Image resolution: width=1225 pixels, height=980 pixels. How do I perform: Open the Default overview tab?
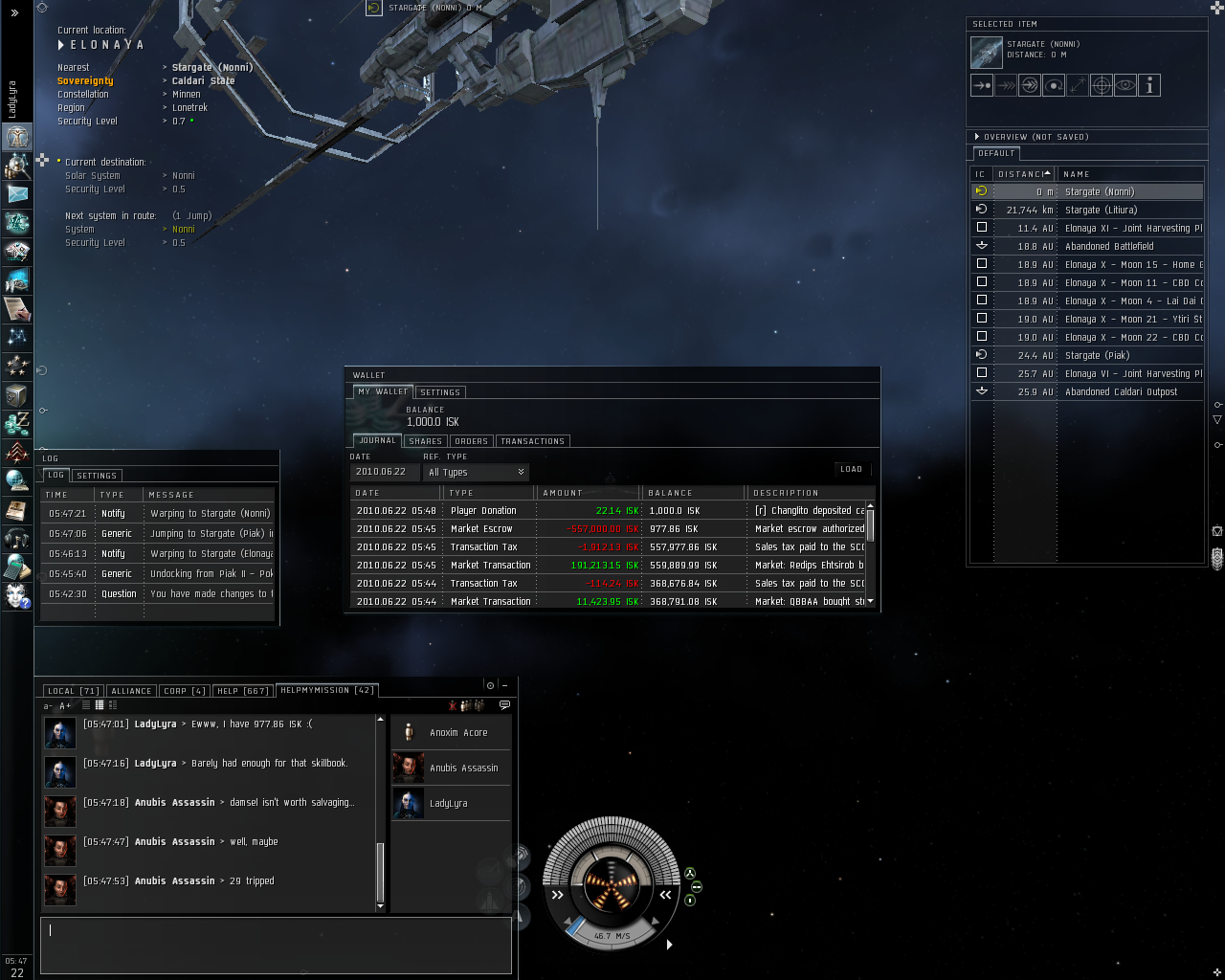[x=996, y=153]
